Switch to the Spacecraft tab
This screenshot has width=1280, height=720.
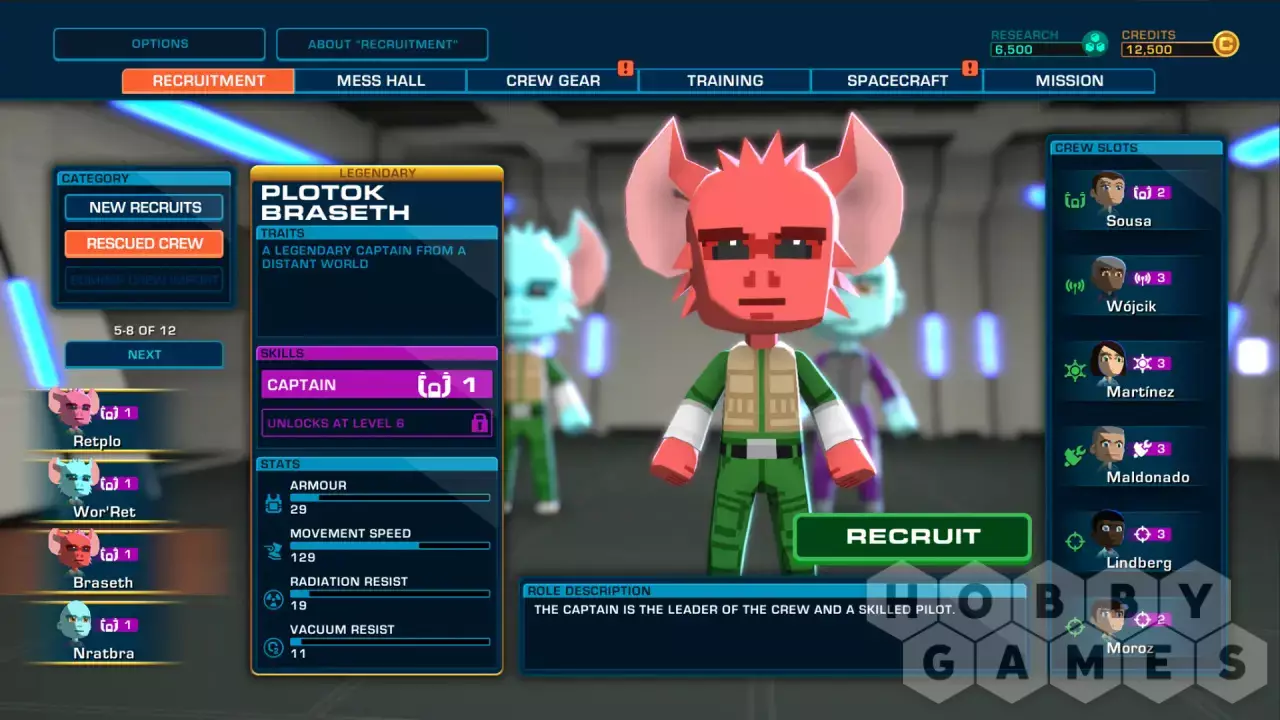tap(897, 81)
